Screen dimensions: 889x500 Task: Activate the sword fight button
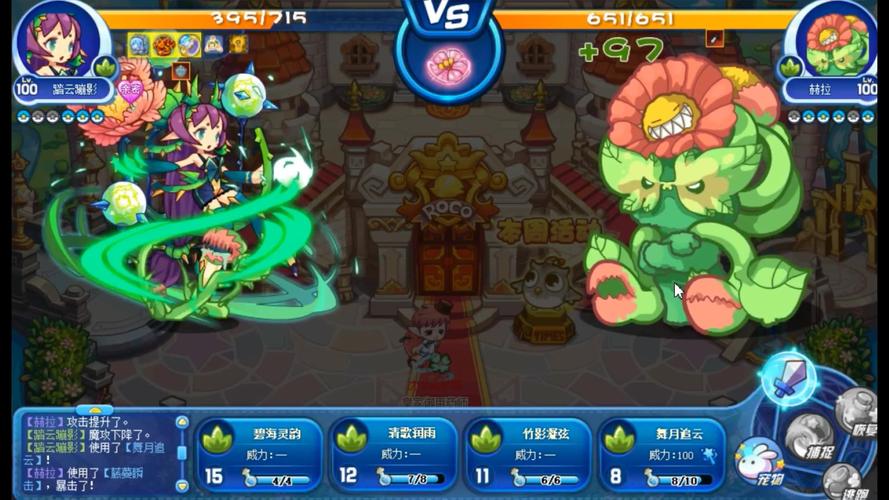click(786, 378)
